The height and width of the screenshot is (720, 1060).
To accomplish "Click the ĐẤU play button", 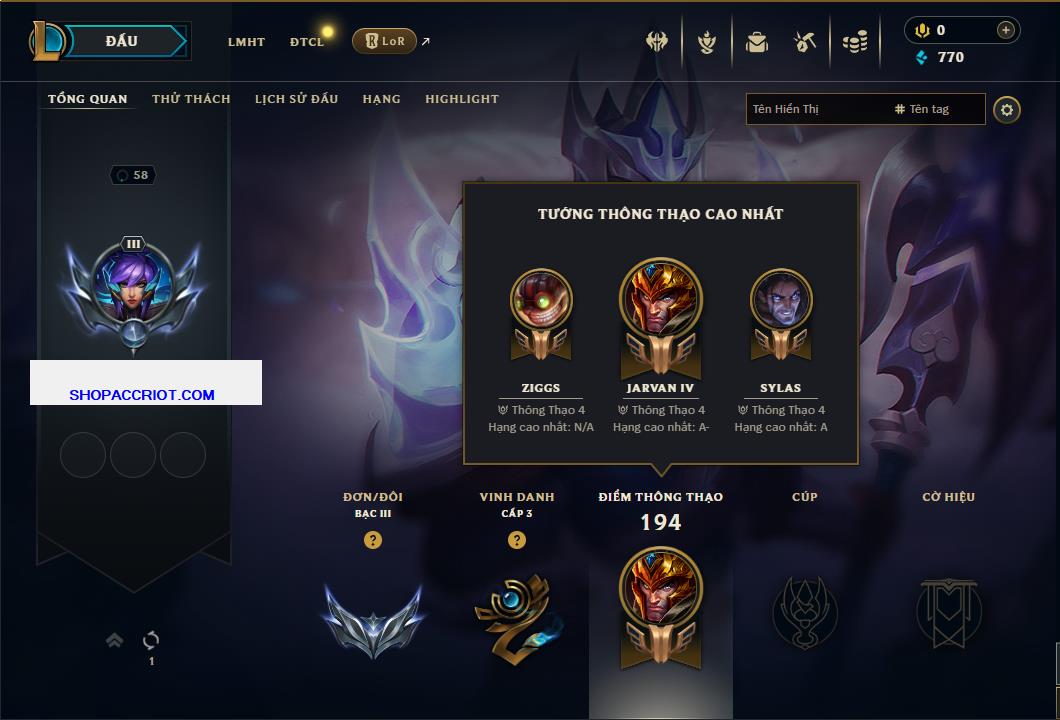I will click(122, 41).
